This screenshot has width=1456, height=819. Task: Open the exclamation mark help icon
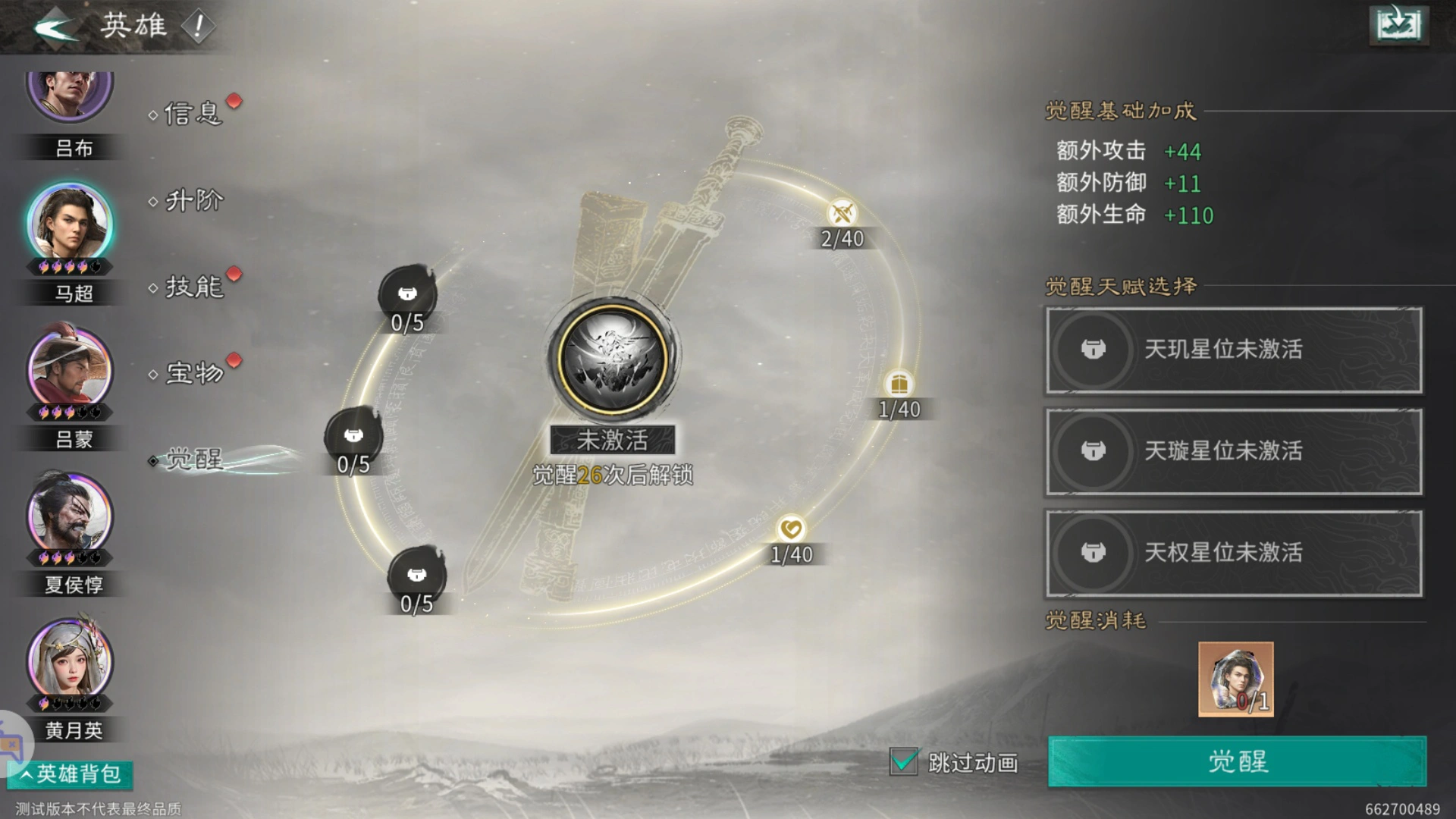pyautogui.click(x=199, y=27)
